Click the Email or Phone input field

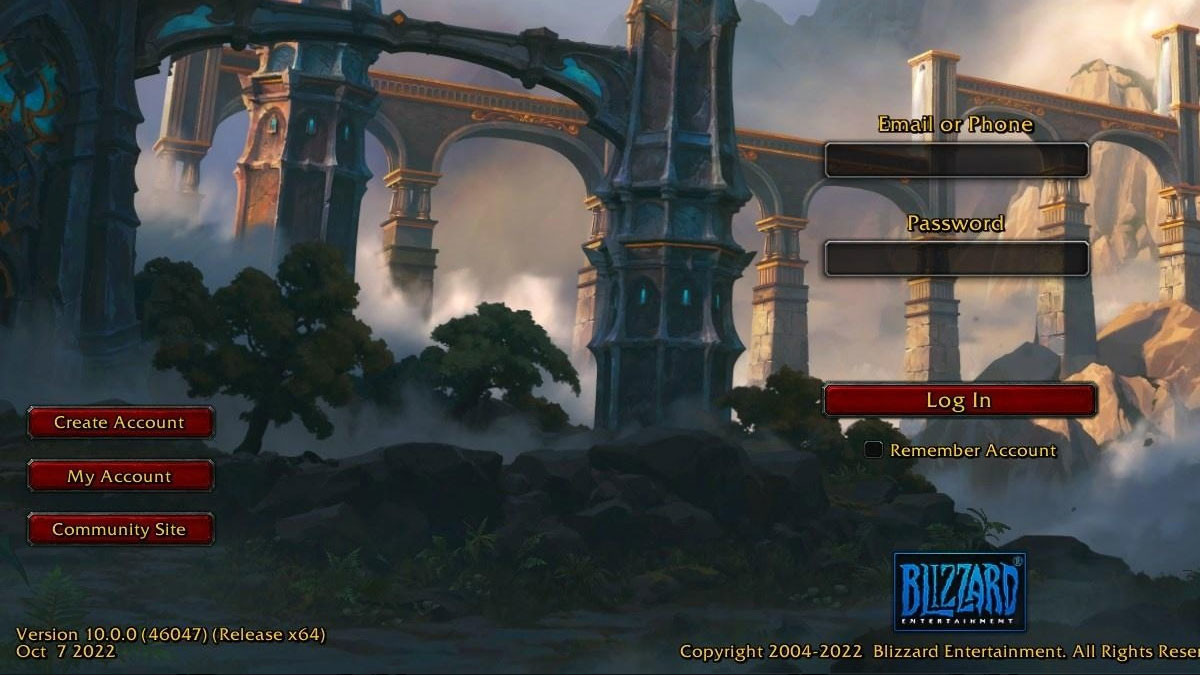[x=956, y=160]
